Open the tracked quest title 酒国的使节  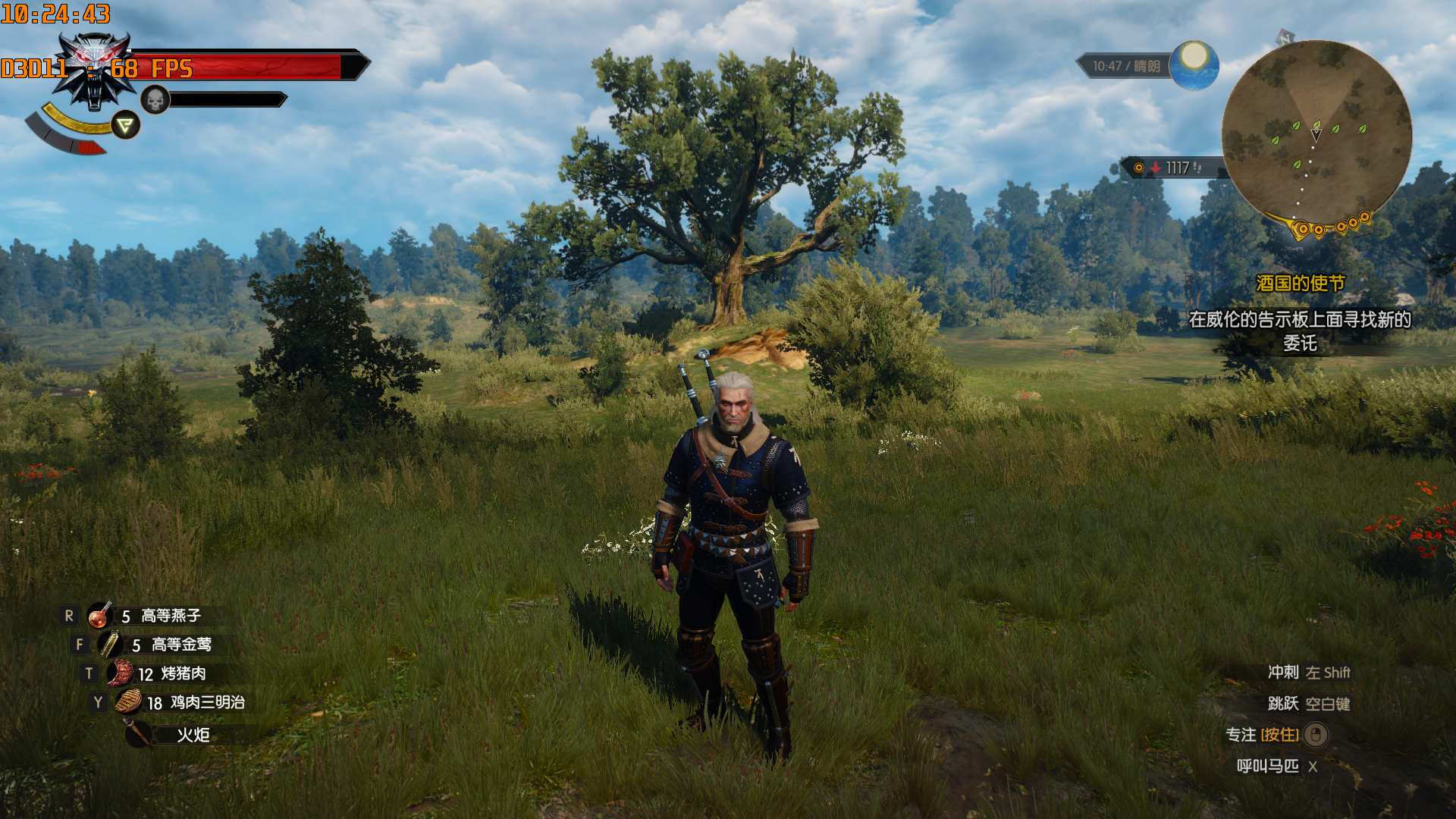click(1300, 284)
